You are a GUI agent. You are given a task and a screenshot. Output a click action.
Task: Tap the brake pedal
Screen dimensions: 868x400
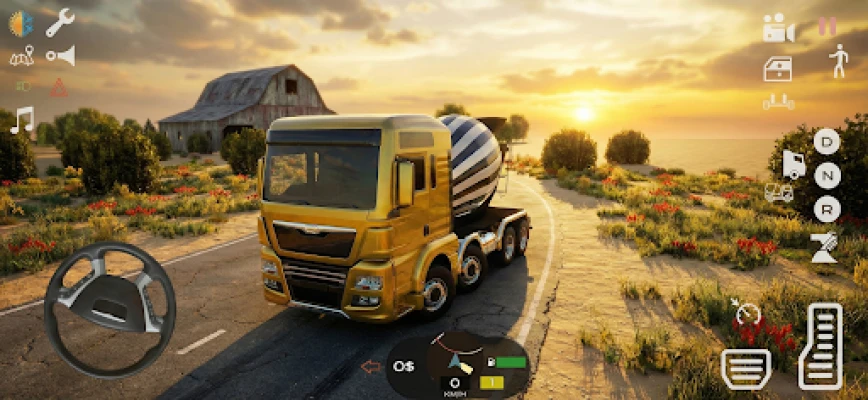[745, 369]
